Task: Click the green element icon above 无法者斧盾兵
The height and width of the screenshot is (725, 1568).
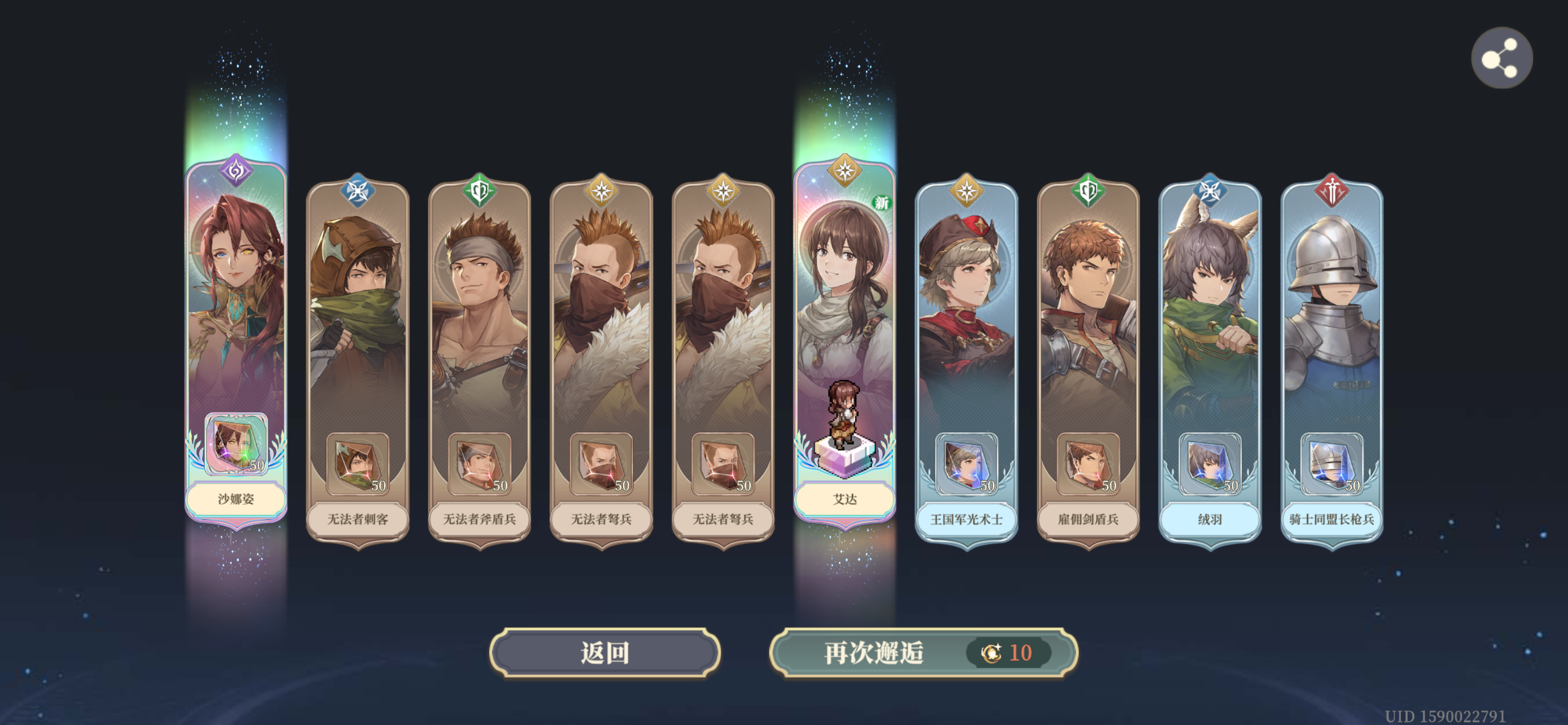Action: [x=479, y=191]
